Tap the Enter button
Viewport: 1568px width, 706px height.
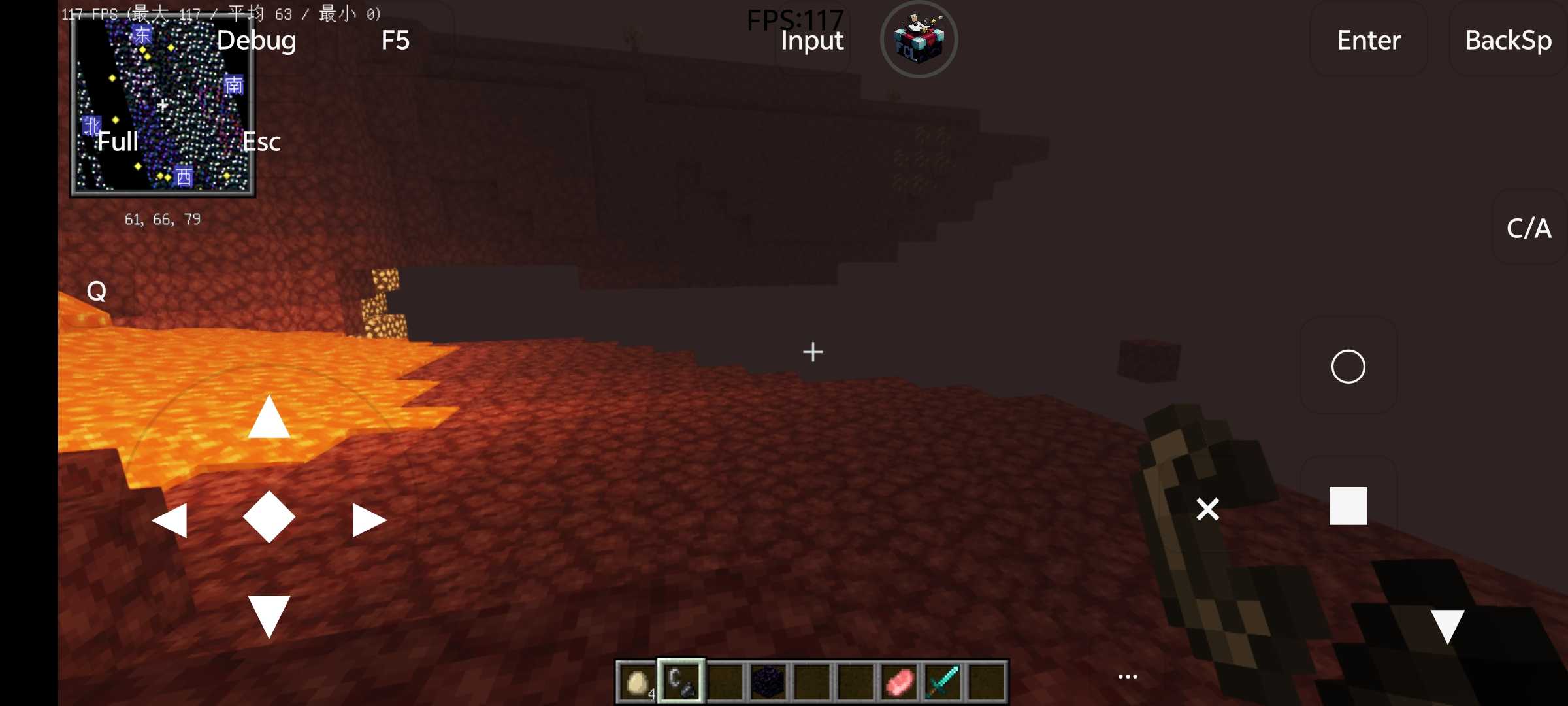pos(1369,41)
